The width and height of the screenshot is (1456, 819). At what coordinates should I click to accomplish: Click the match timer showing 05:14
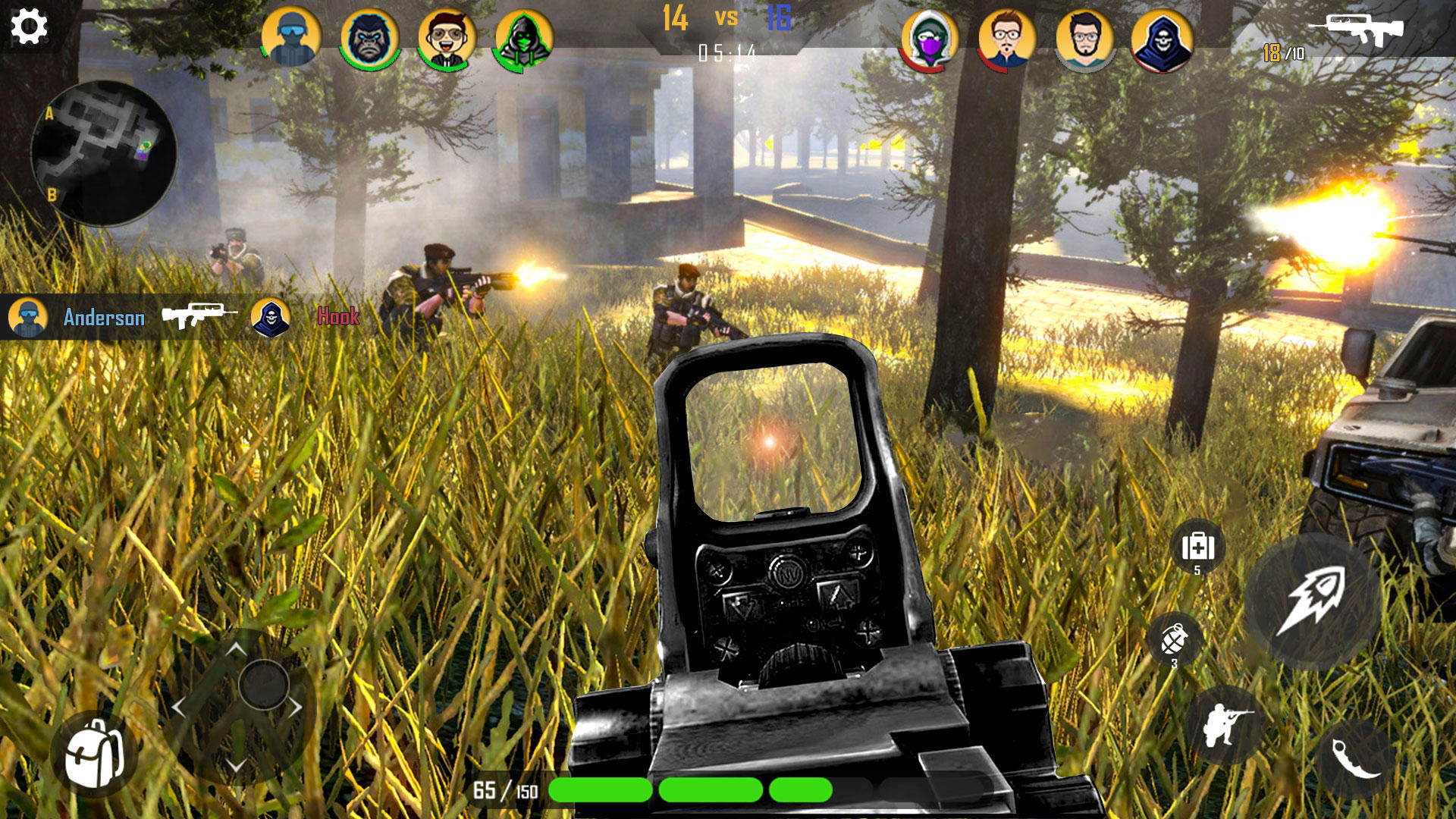(728, 53)
